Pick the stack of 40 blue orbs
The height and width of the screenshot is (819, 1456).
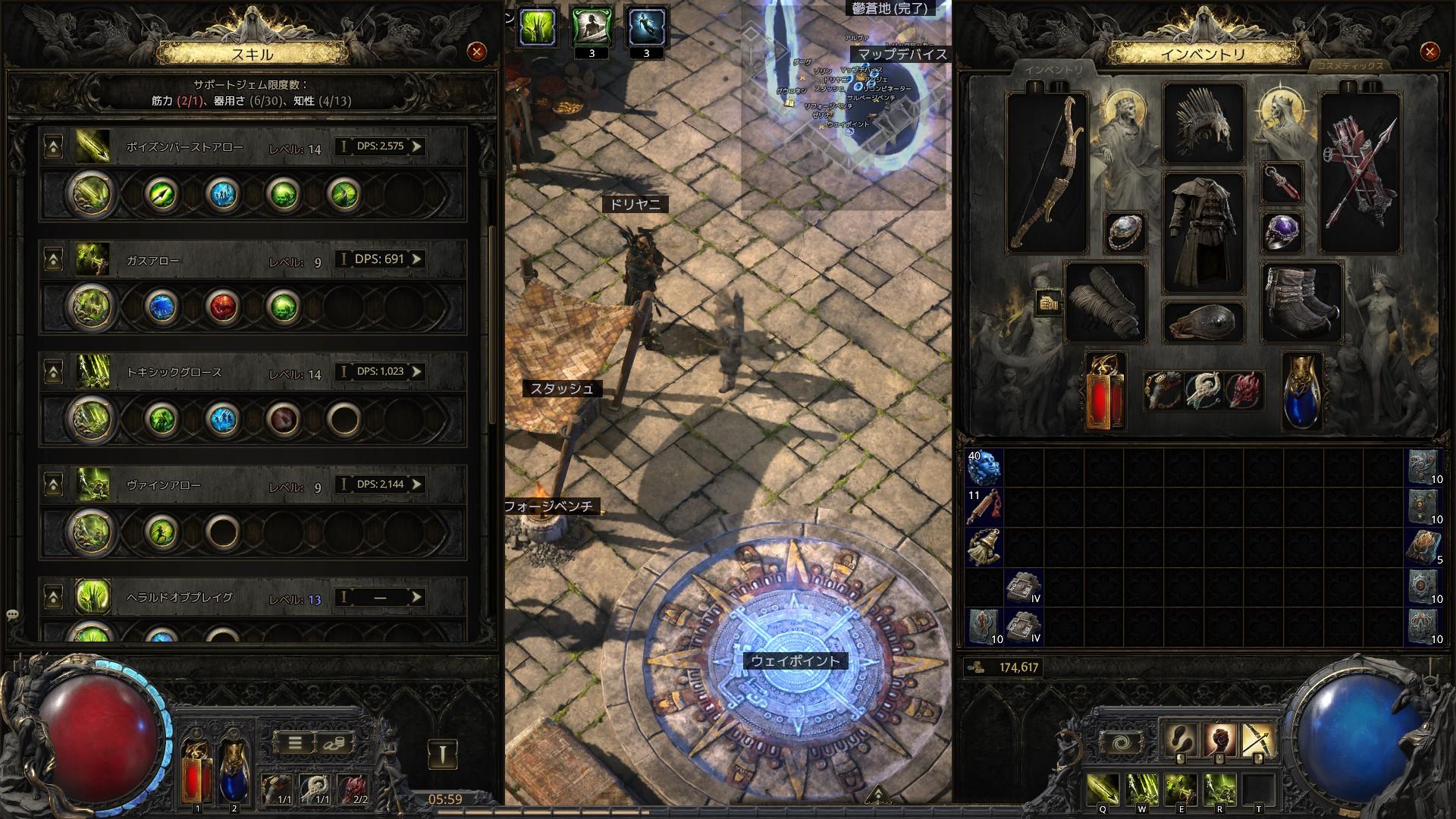[984, 467]
